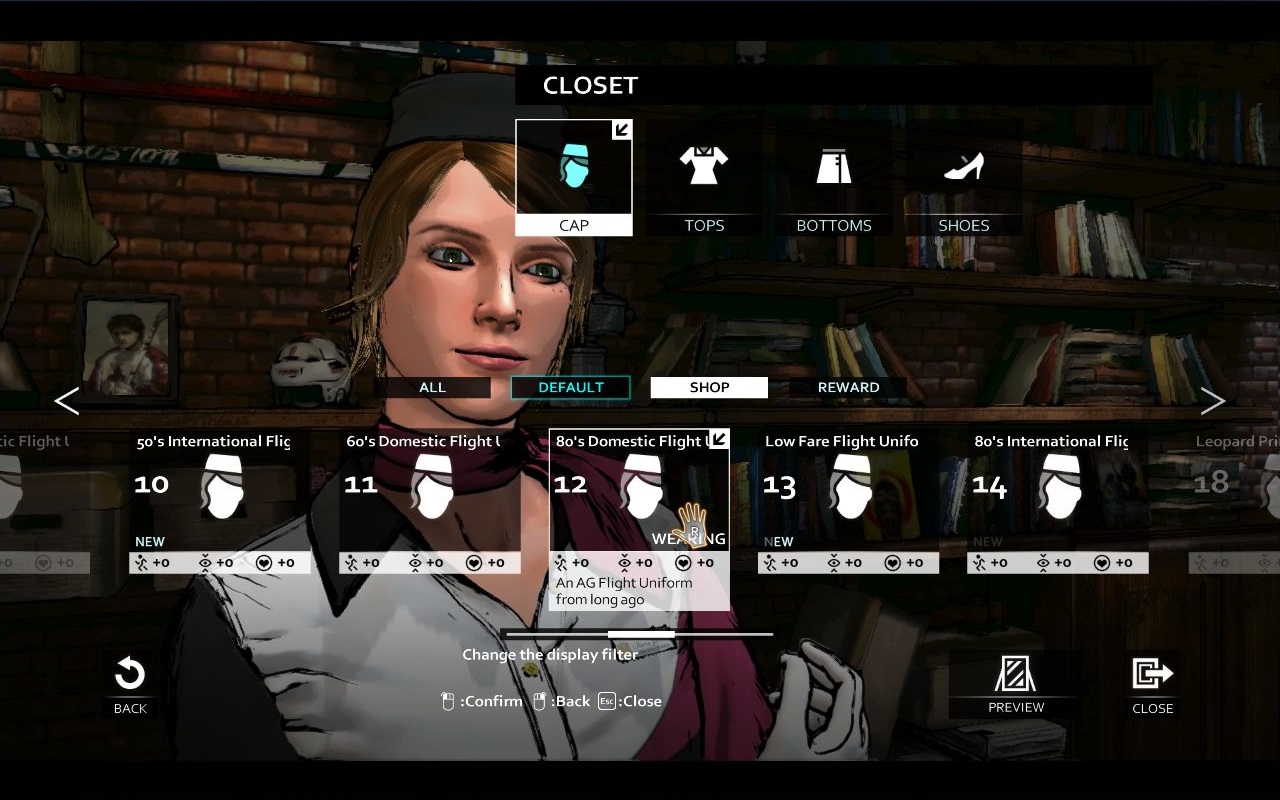Viewport: 1280px width, 800px height.
Task: Click the right arrow to browse more caps
Action: click(x=1212, y=401)
